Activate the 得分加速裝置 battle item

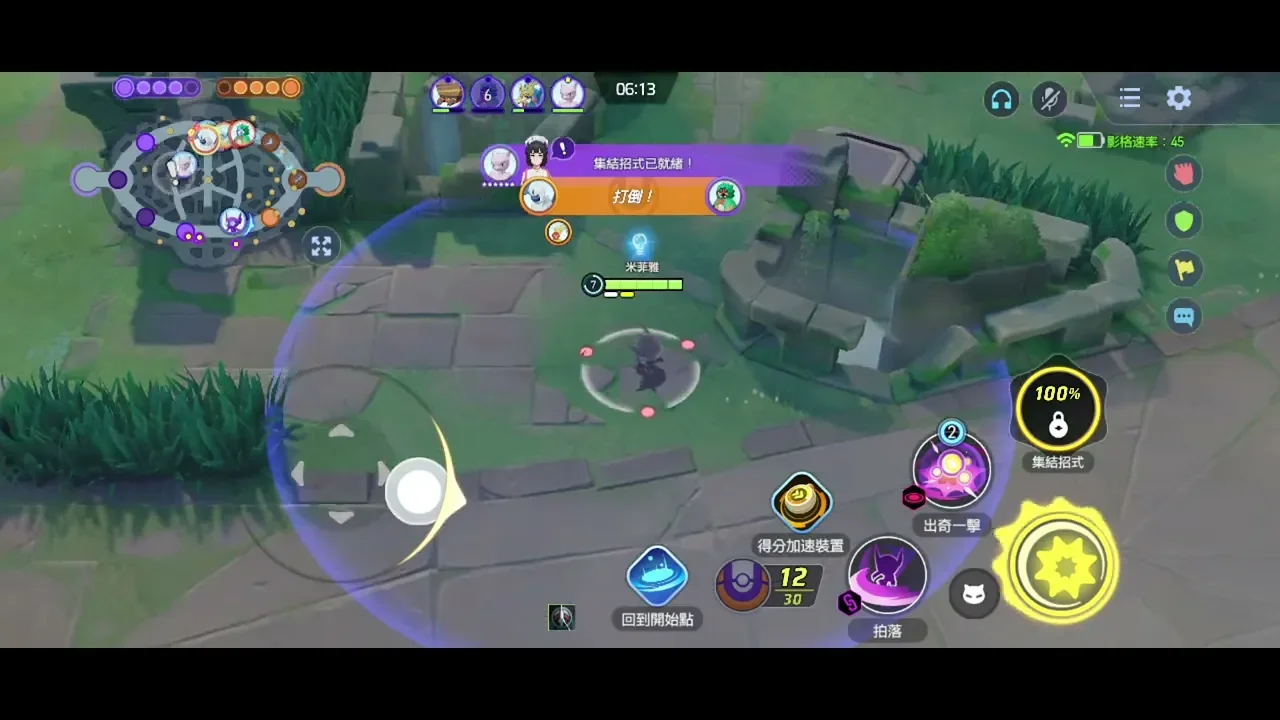[x=800, y=503]
